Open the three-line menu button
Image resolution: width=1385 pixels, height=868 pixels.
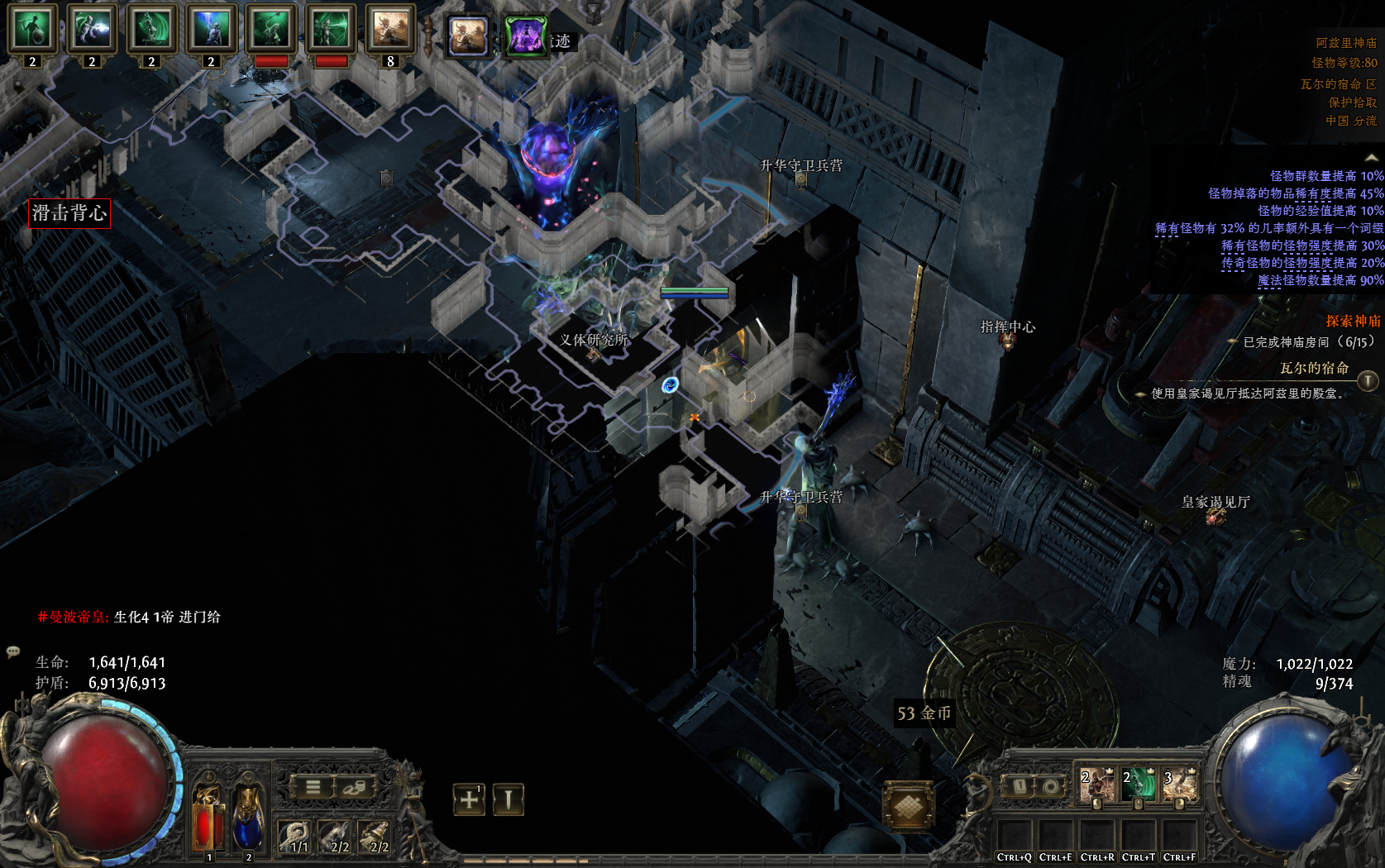[x=313, y=787]
